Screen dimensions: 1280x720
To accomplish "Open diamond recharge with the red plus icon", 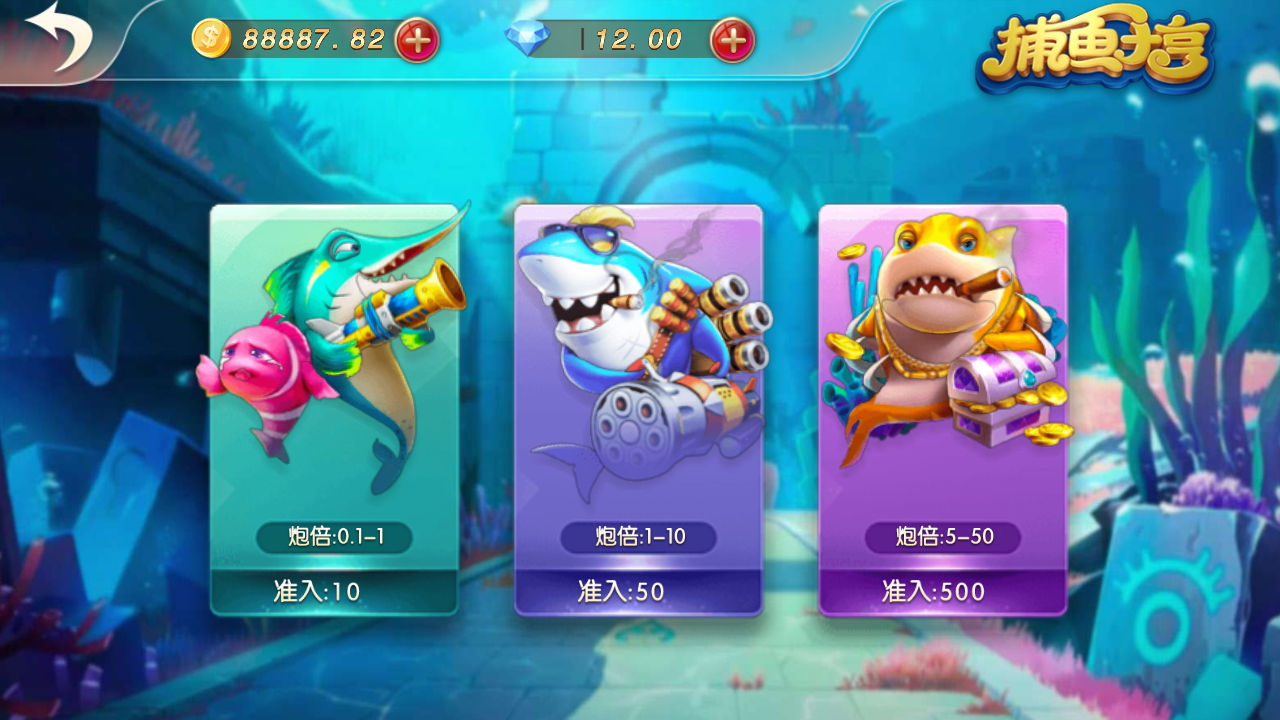I will 732,41.
